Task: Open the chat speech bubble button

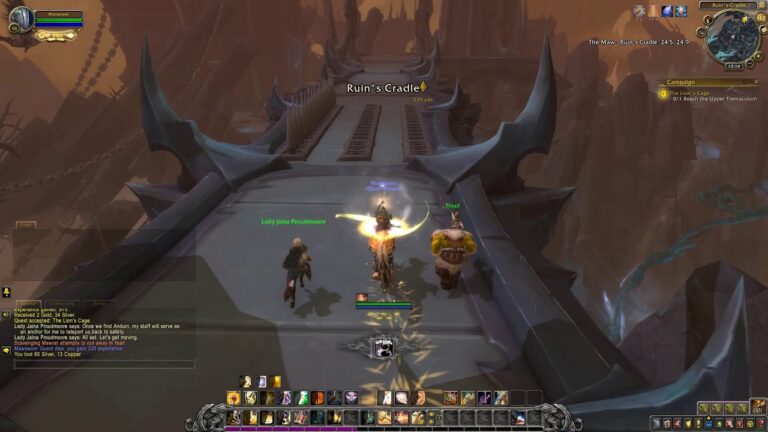Action: [6, 350]
